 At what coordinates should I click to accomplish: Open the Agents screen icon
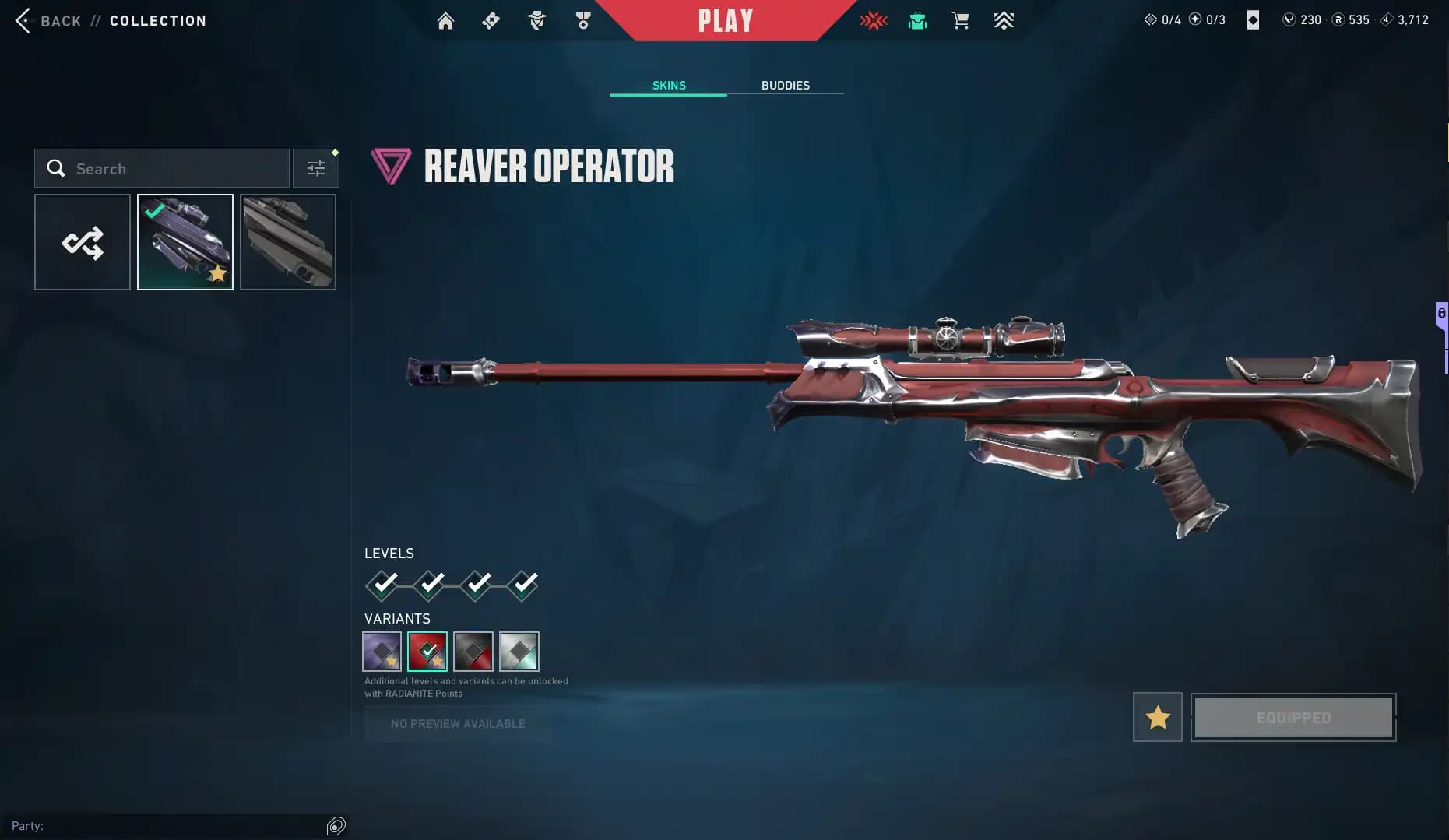coord(536,20)
